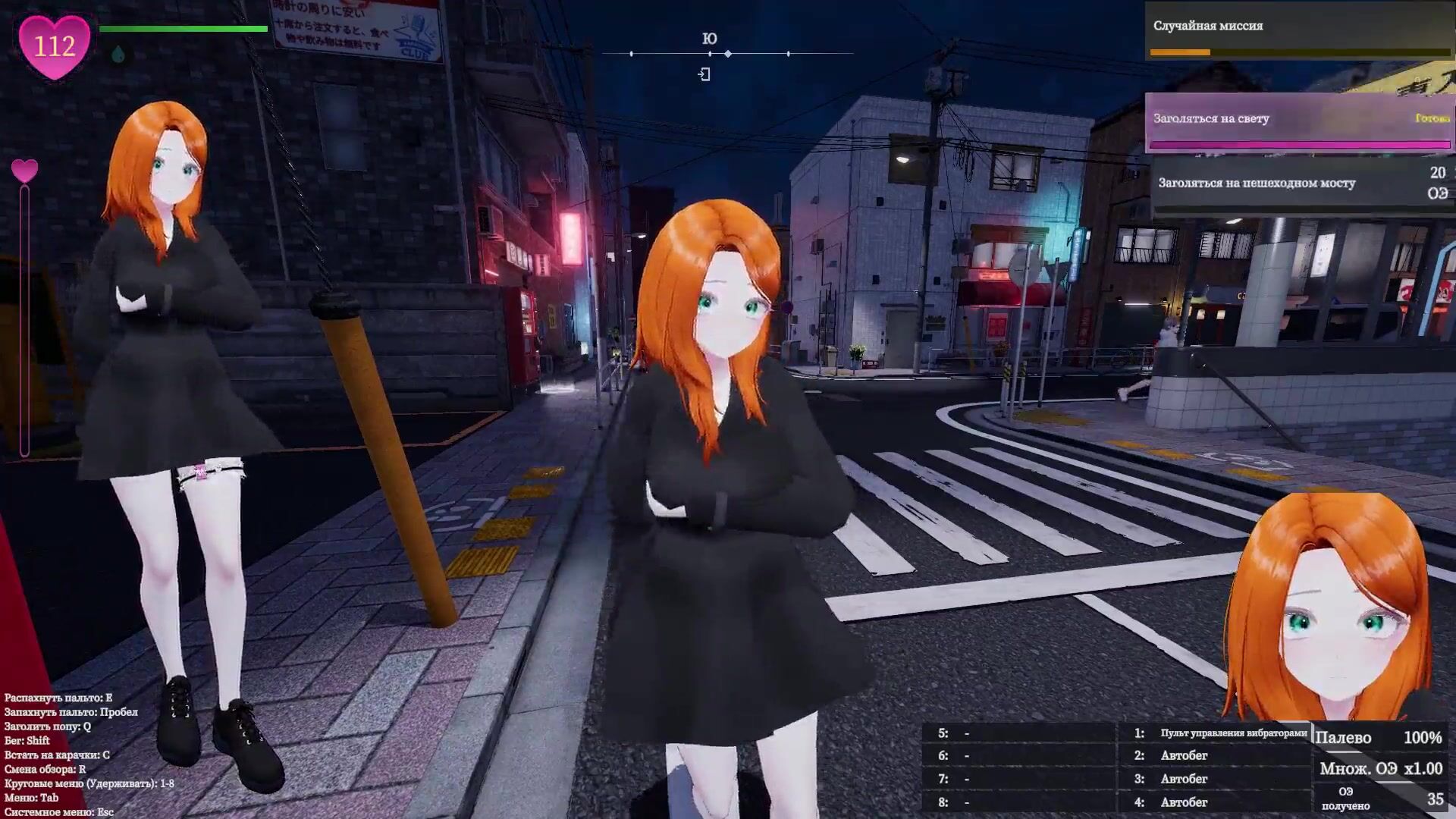
Task: Activate slot 1 Пульт управления вибраторами
Action: tap(1232, 733)
